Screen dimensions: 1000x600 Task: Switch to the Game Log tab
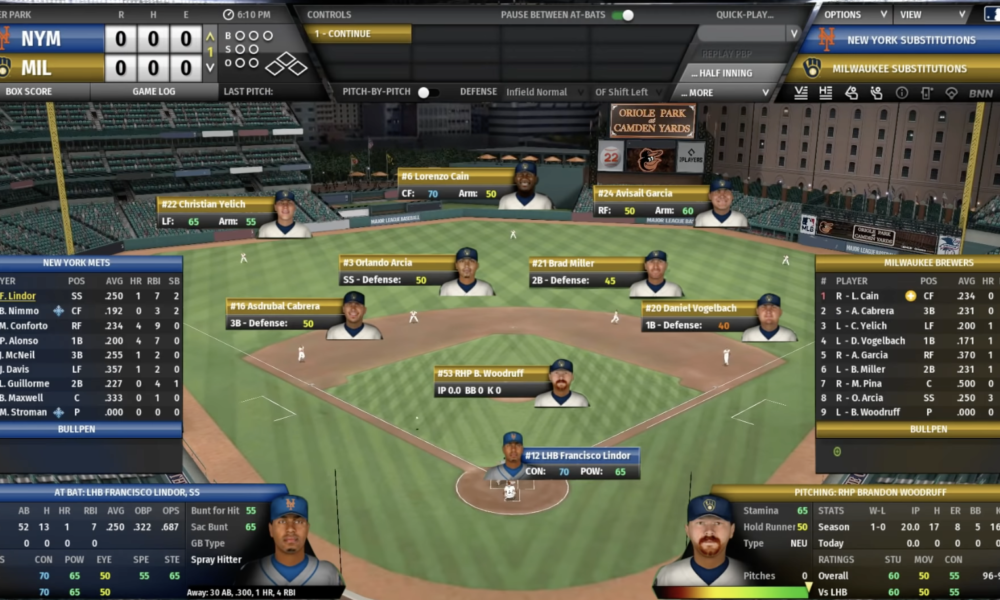tap(155, 91)
